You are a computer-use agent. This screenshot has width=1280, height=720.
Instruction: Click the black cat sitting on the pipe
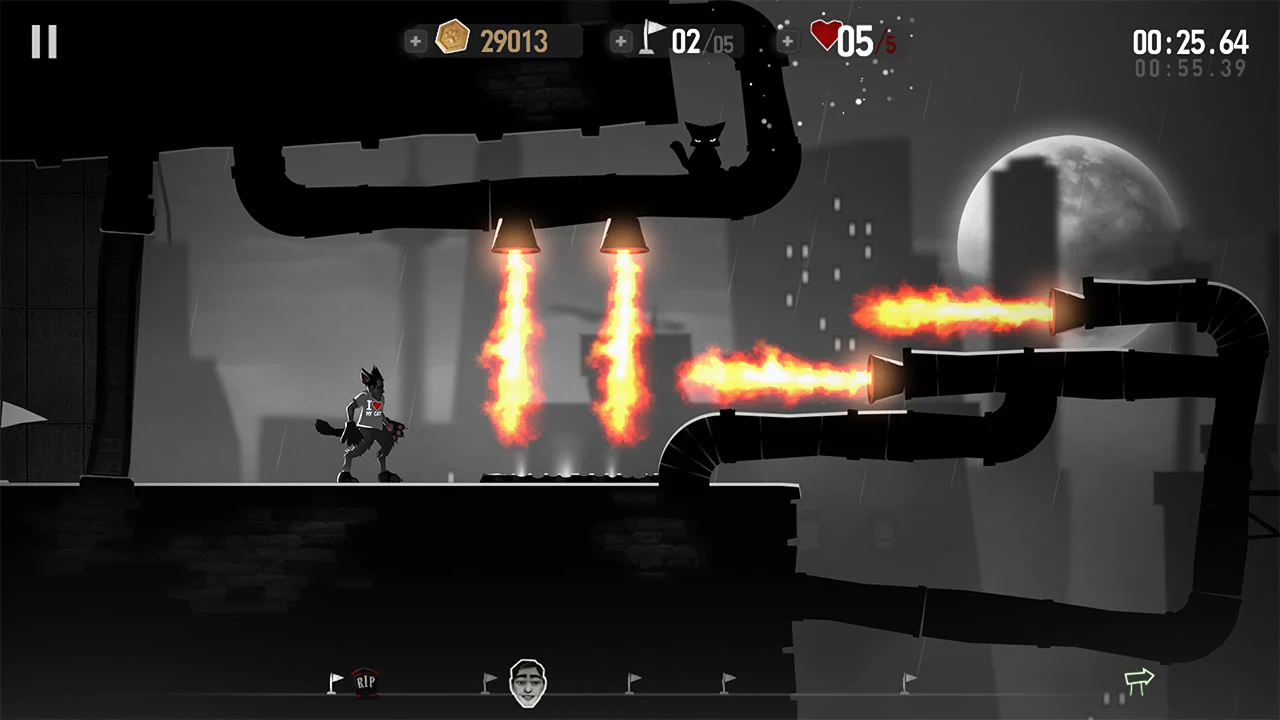pos(706,144)
